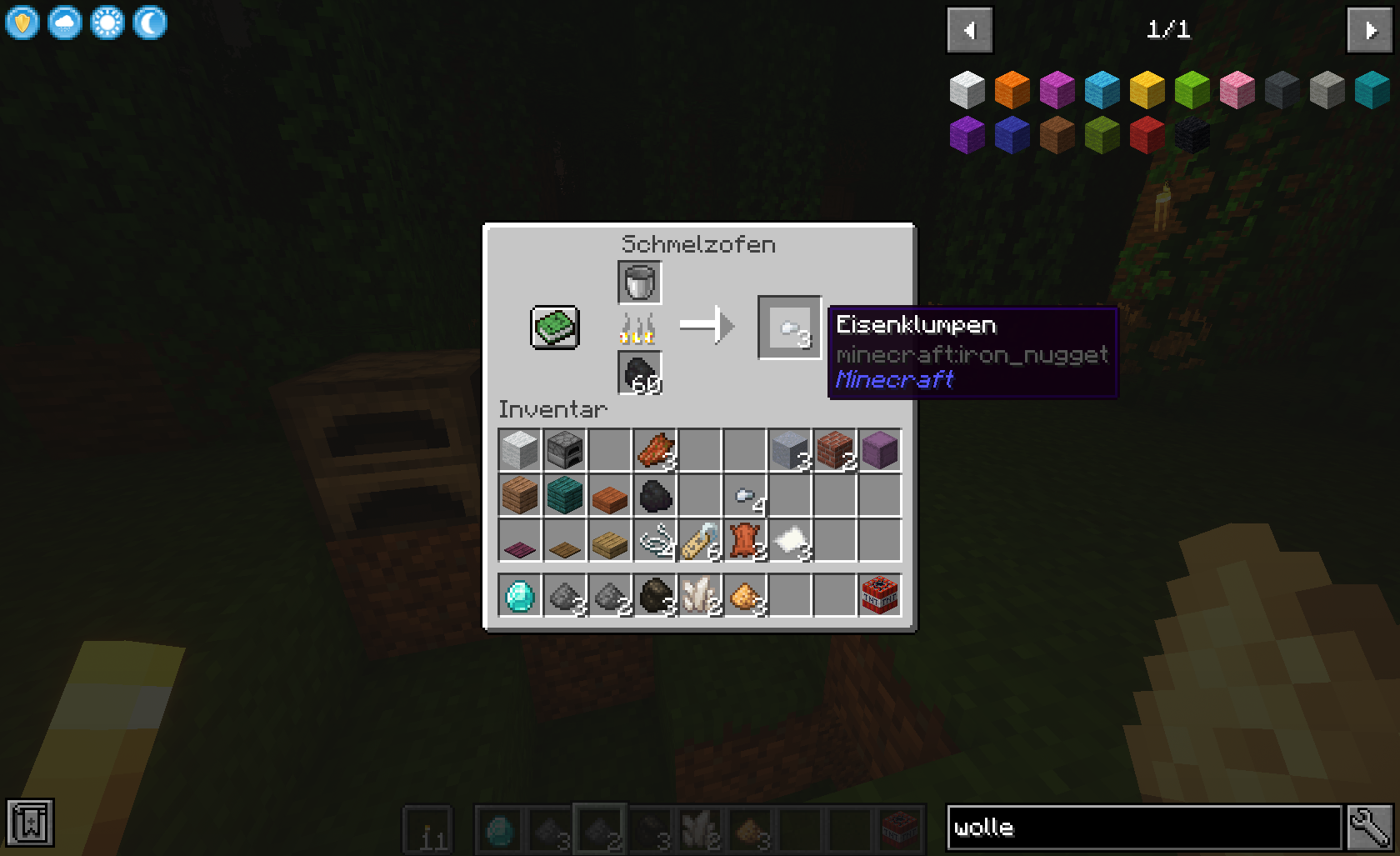The width and height of the screenshot is (1400, 856).
Task: Click the green catalyst icon beside the recipe
Action: [553, 328]
